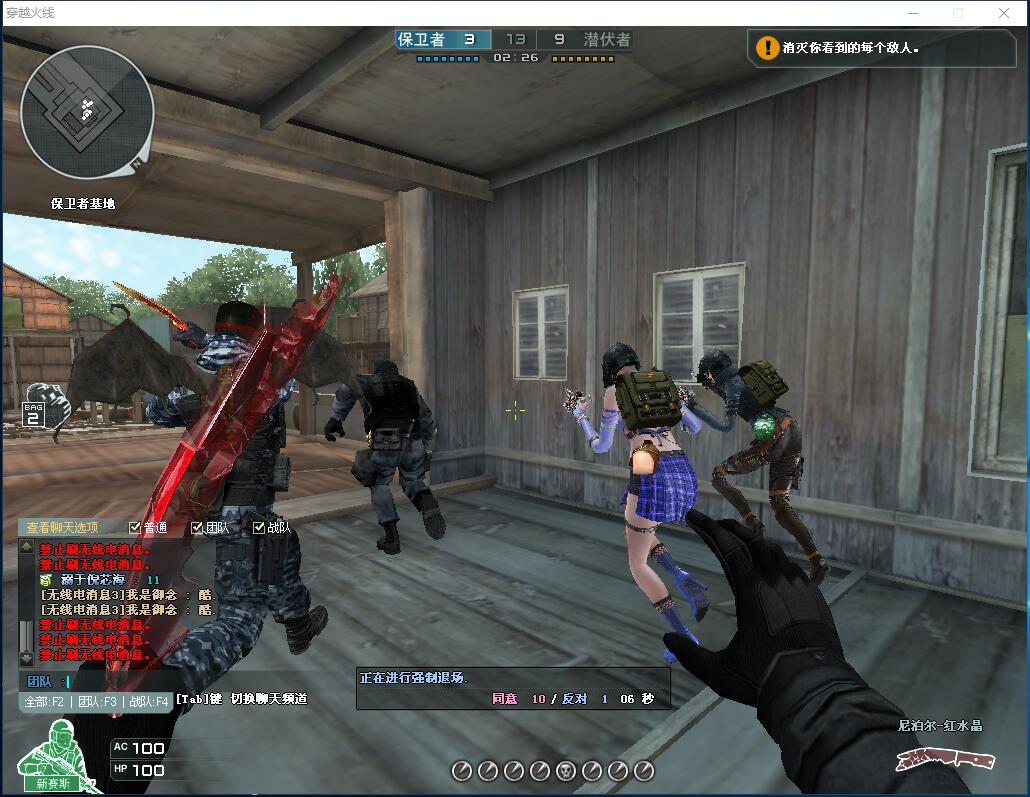Switch chat channel to 战队
Image resolution: width=1030 pixels, height=797 pixels.
point(147,702)
